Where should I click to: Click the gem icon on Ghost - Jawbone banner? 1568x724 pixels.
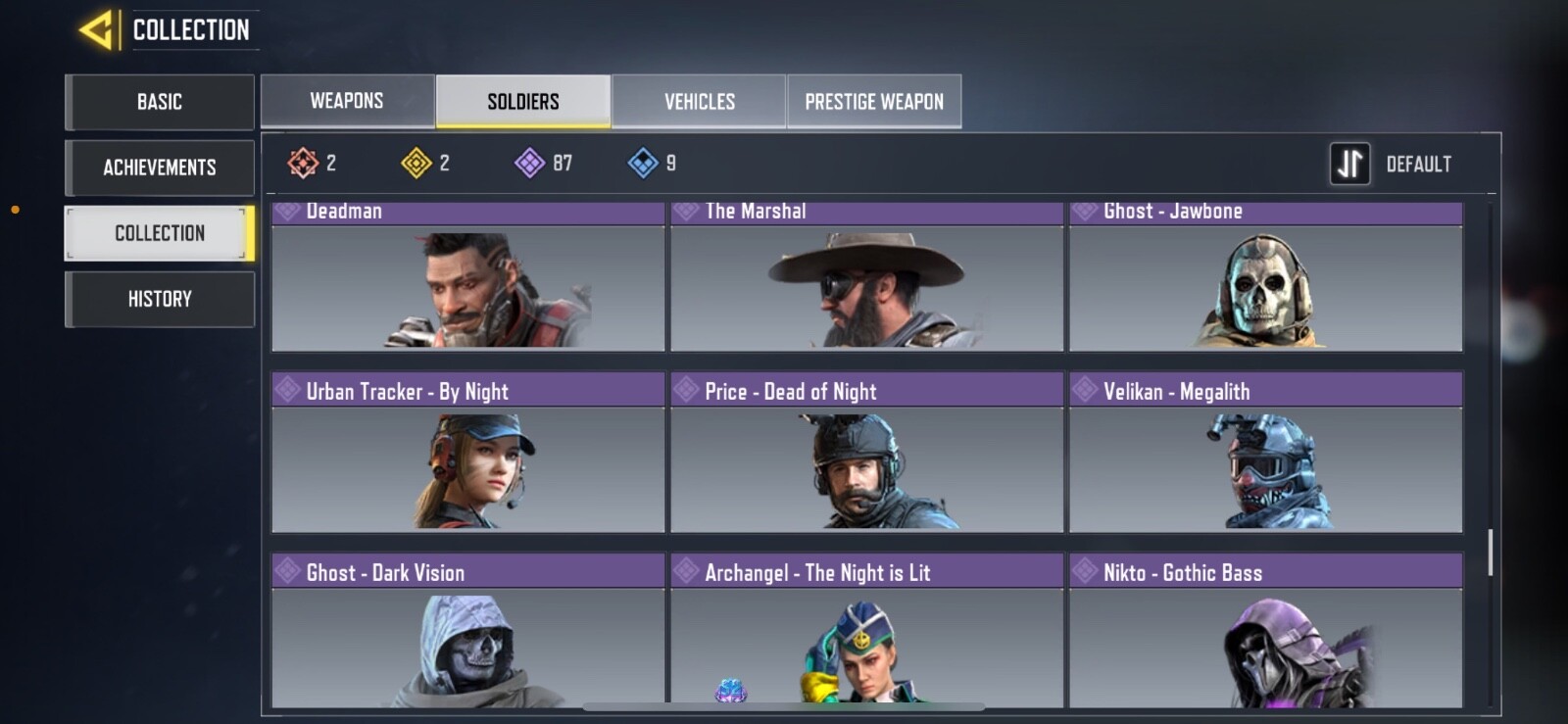pos(1083,210)
